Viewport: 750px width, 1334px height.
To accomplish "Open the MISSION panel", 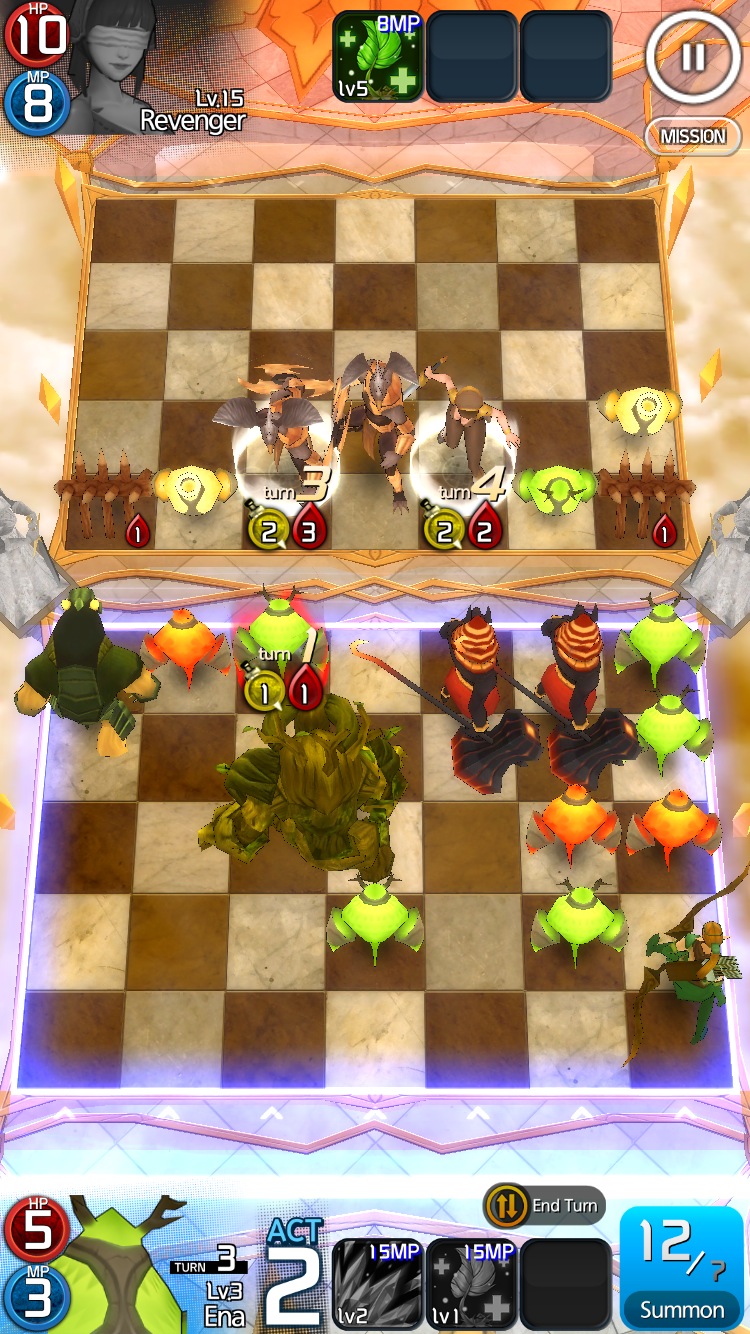I will (x=692, y=136).
